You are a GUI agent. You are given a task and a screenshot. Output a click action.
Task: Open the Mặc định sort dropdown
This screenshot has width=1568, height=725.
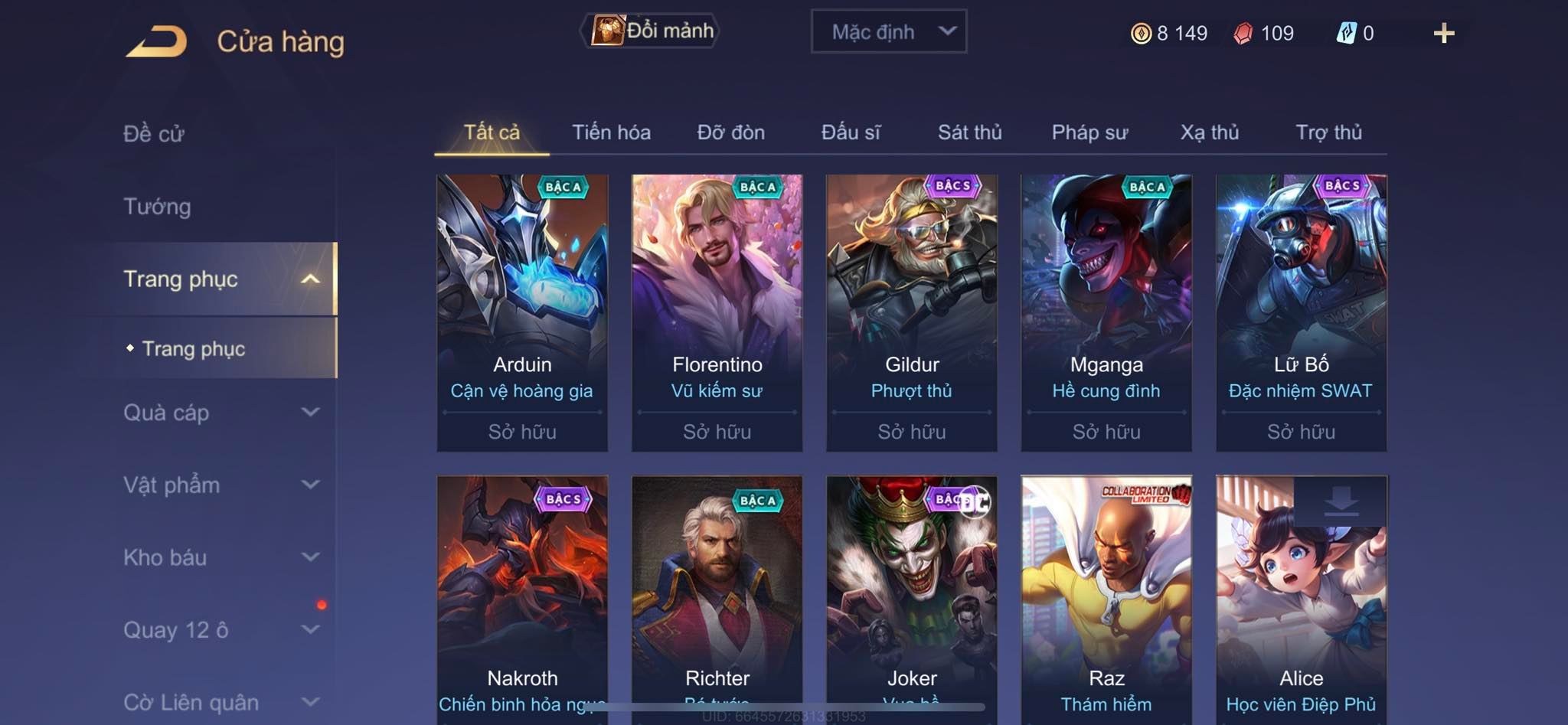click(888, 32)
